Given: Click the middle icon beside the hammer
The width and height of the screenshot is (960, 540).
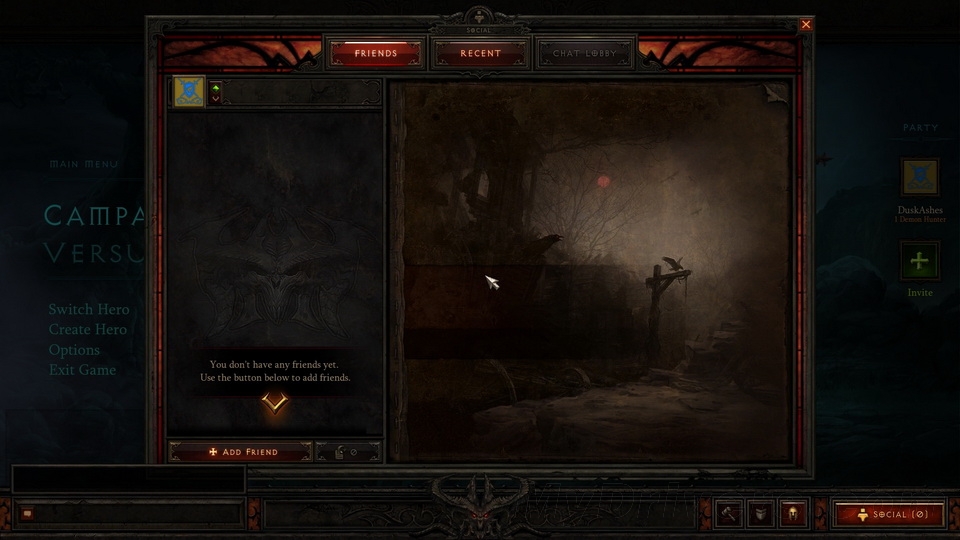Looking at the screenshot, I should coord(761,513).
